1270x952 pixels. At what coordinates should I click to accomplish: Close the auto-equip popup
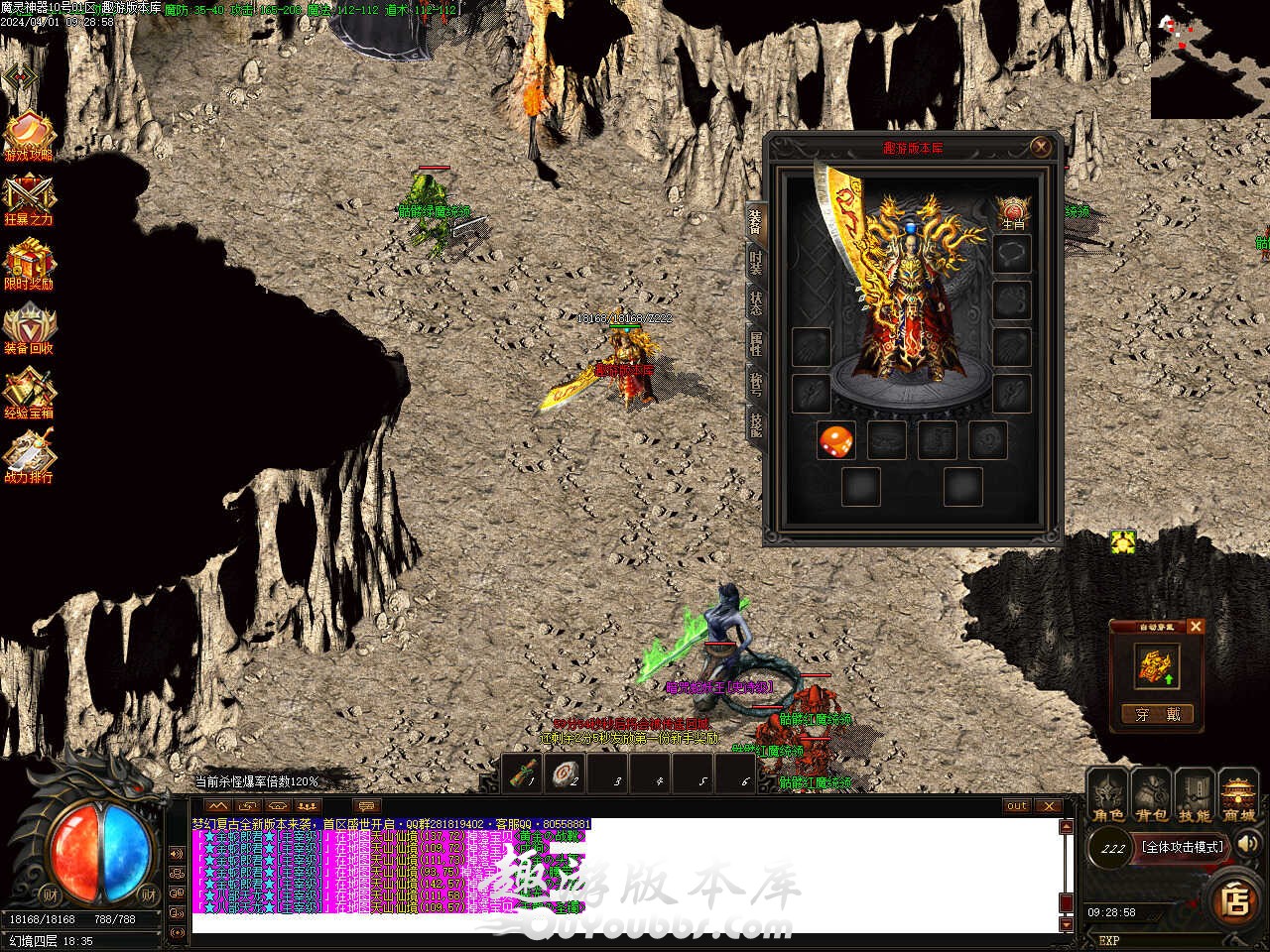click(1195, 627)
